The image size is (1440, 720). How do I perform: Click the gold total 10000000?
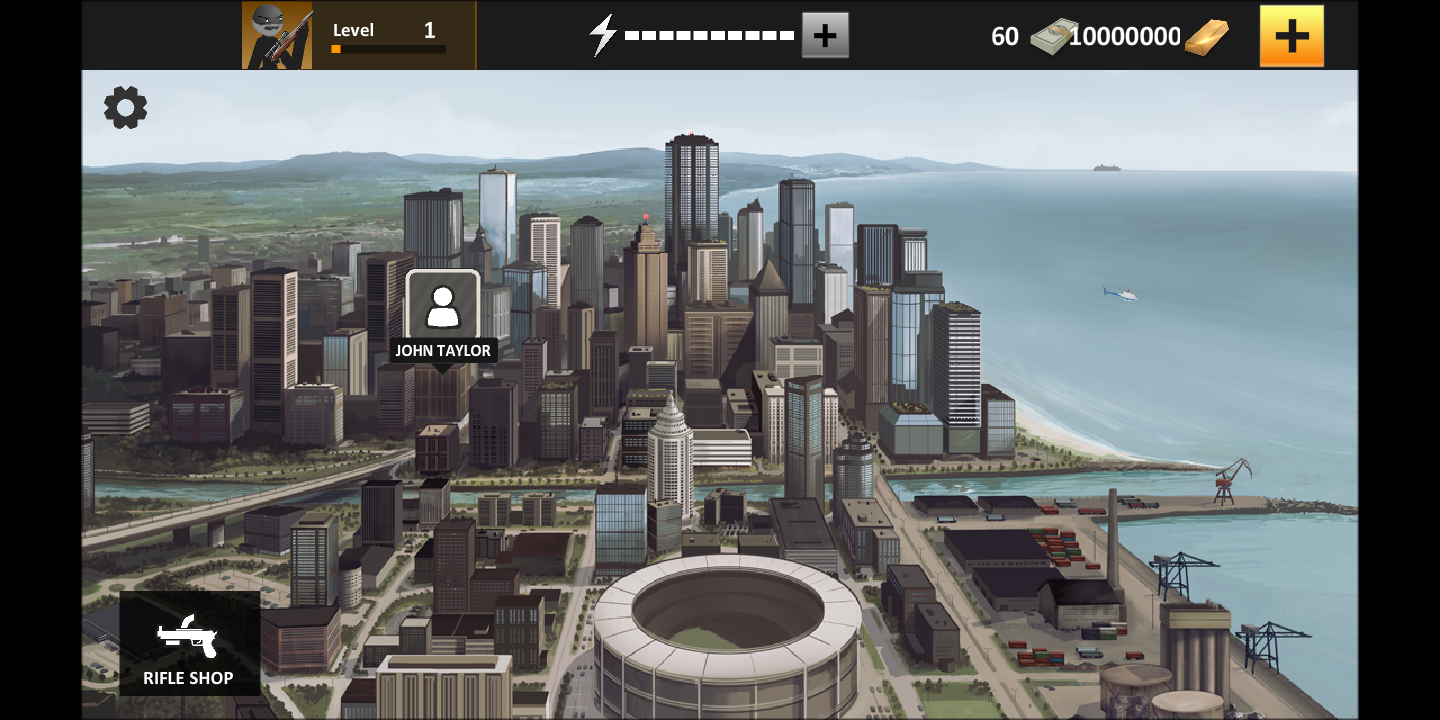click(x=1123, y=36)
